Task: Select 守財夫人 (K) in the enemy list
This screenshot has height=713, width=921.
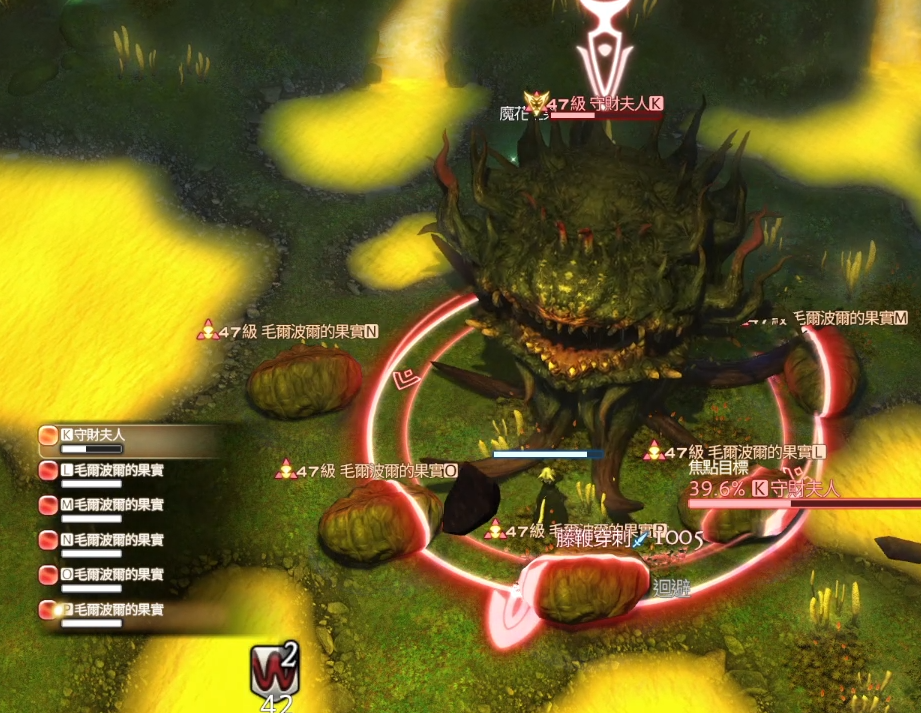Action: [110, 436]
